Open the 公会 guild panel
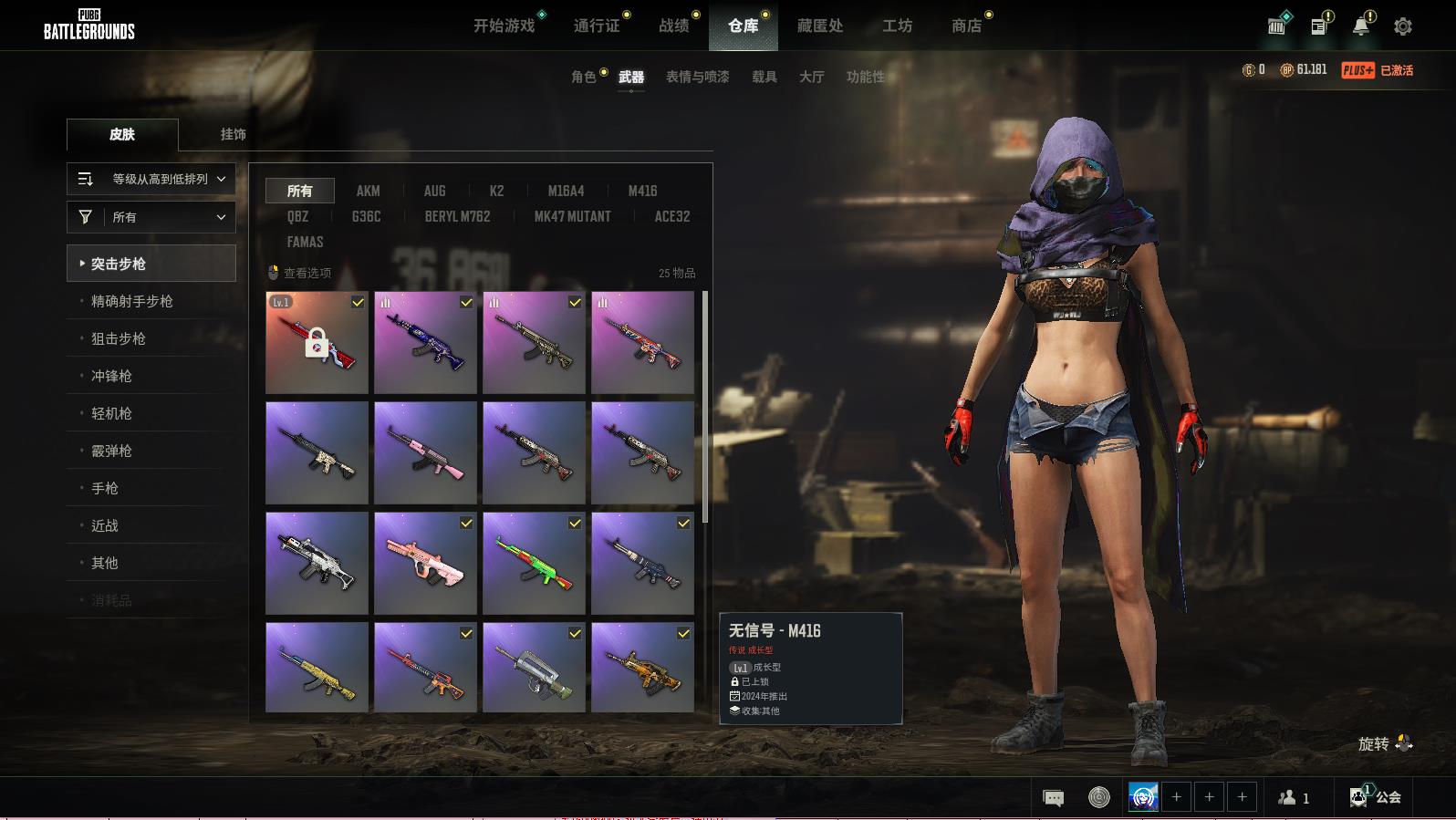 (1376, 797)
